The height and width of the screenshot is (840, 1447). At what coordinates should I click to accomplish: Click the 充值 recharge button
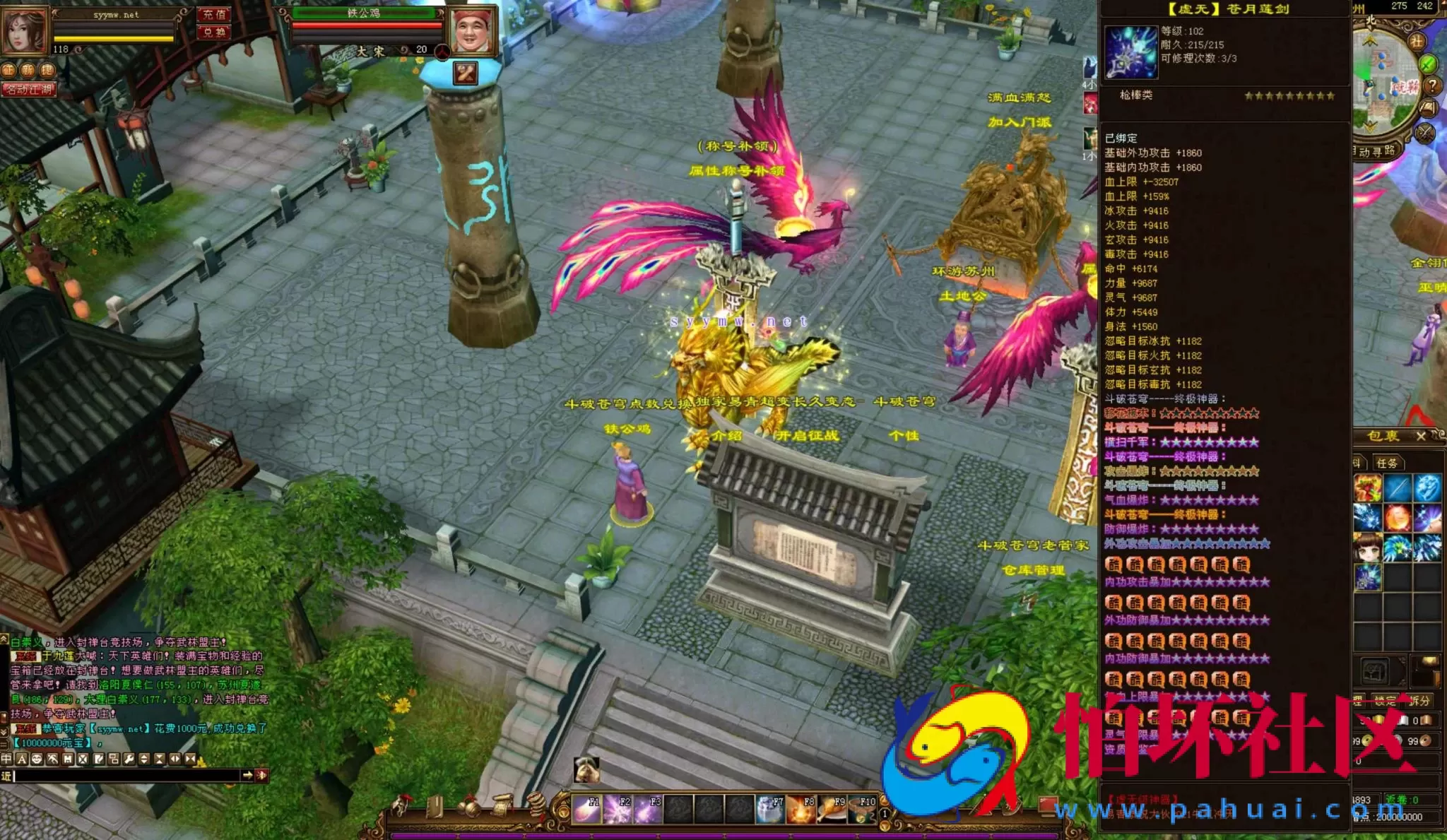coord(213,14)
